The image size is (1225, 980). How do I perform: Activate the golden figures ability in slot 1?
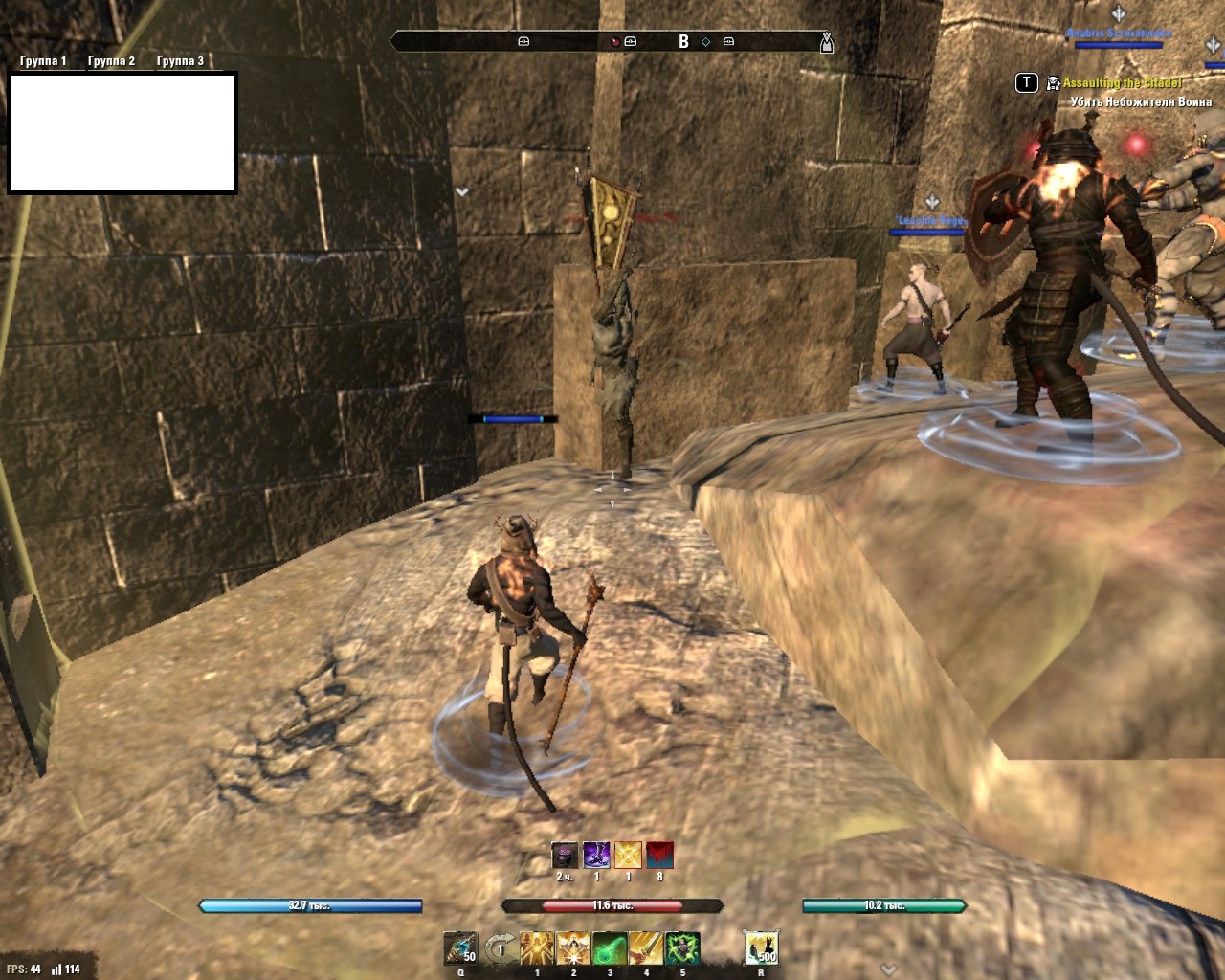tap(537, 948)
